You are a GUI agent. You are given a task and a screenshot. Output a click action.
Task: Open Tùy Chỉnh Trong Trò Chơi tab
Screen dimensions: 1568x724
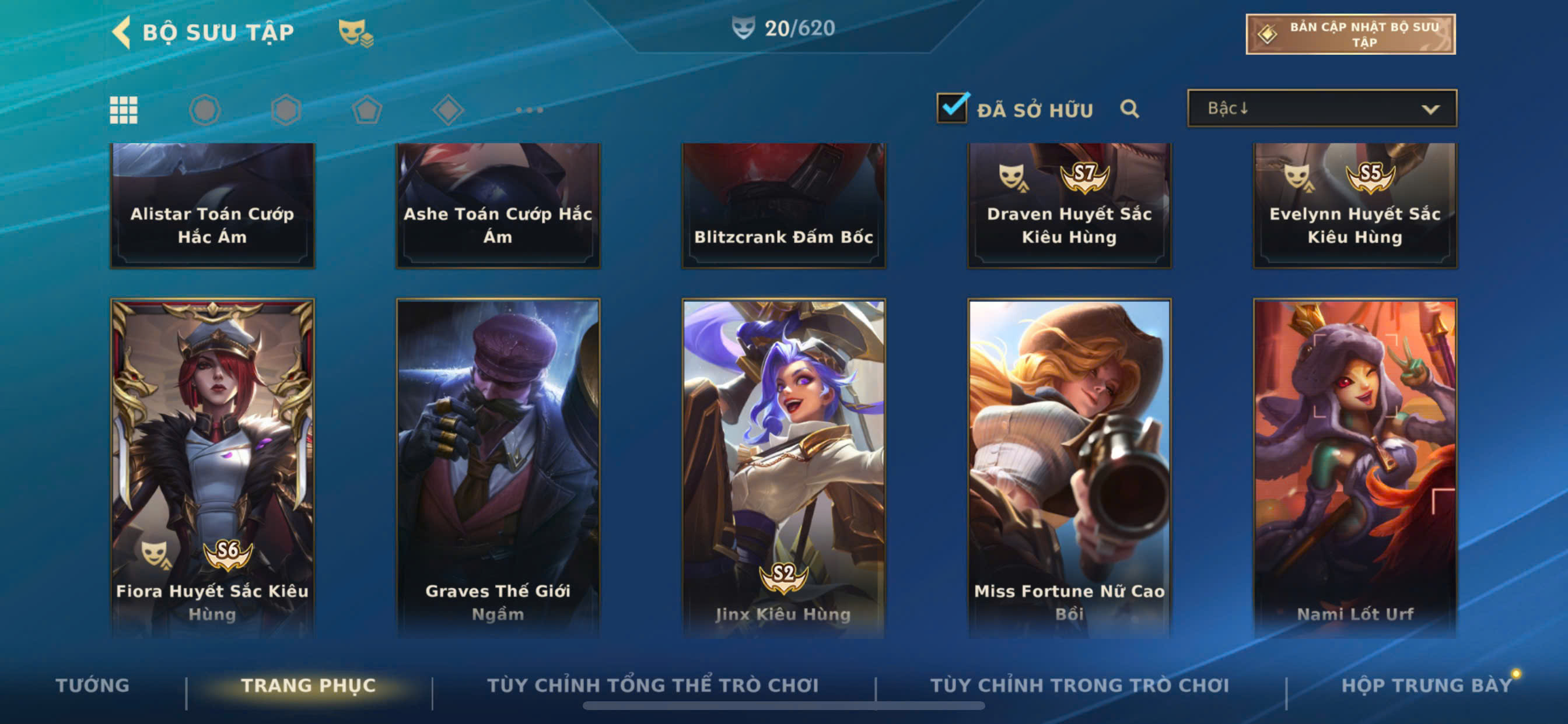[x=1079, y=685]
